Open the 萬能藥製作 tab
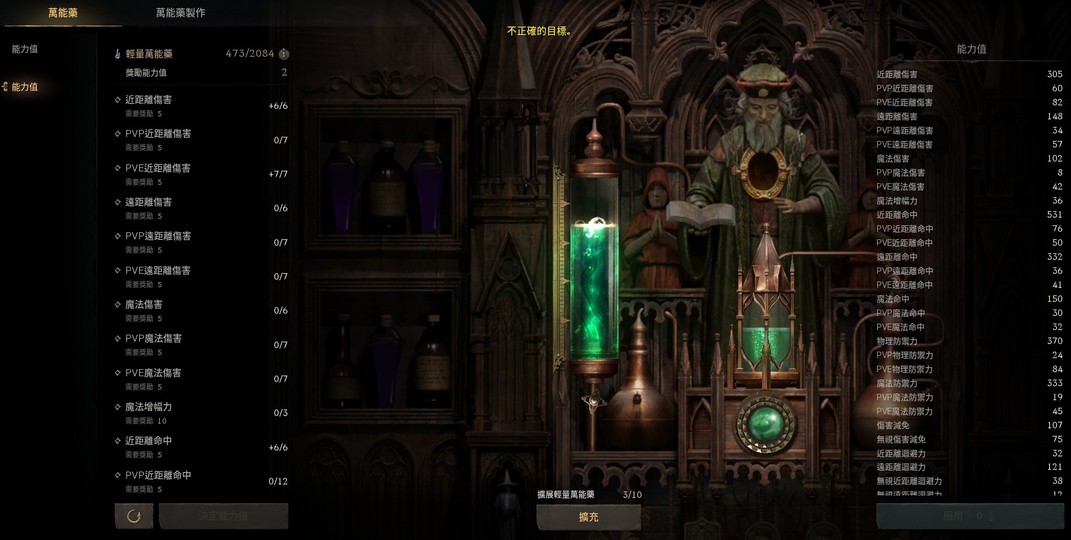Image resolution: width=1071 pixels, height=540 pixels. (180, 13)
